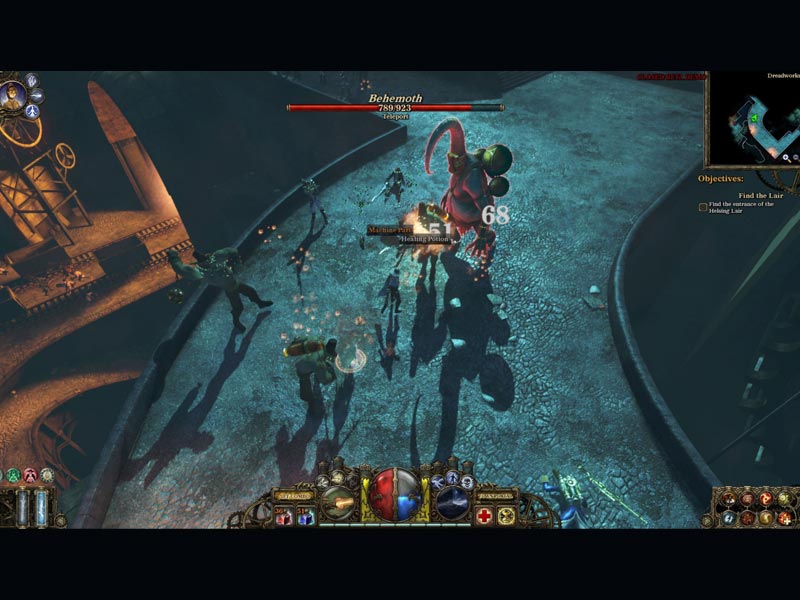This screenshot has width=800, height=600.
Task: Zoom out the minimap with the minus magnifier
Action: (x=796, y=157)
